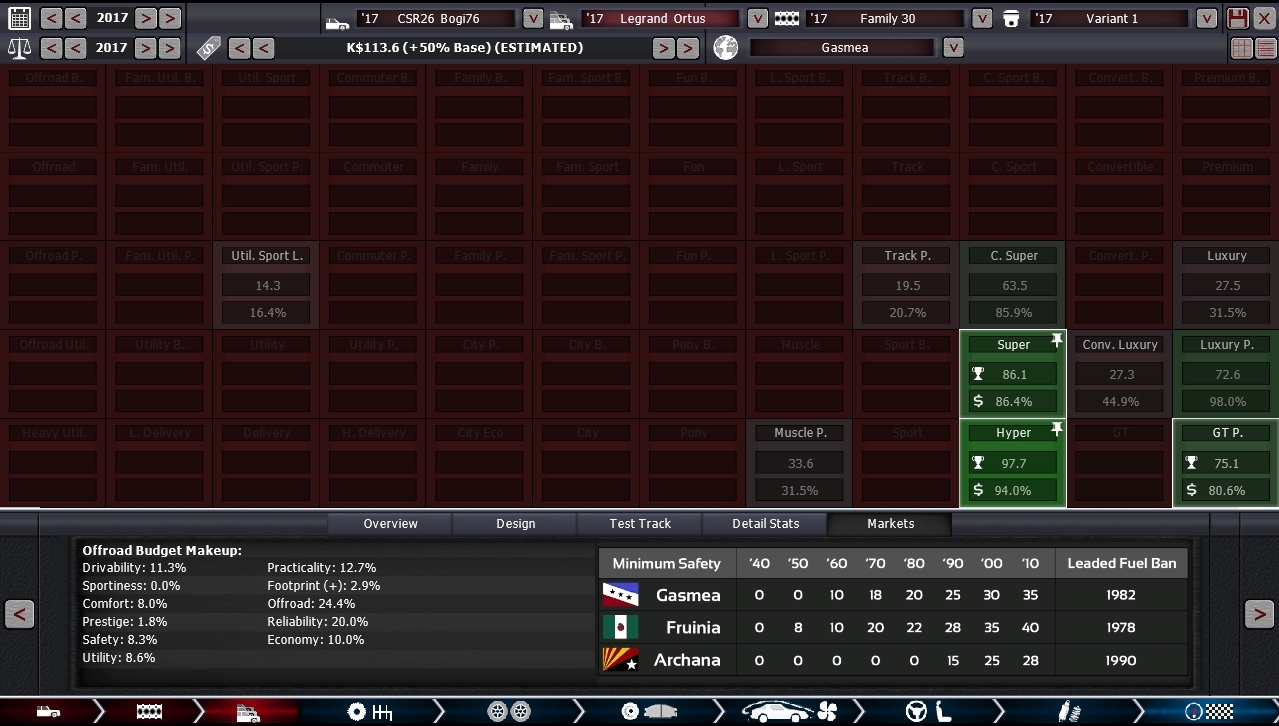Open the CSR26 Bogi76 model dropdown
The width and height of the screenshot is (1279, 726).
(533, 18)
